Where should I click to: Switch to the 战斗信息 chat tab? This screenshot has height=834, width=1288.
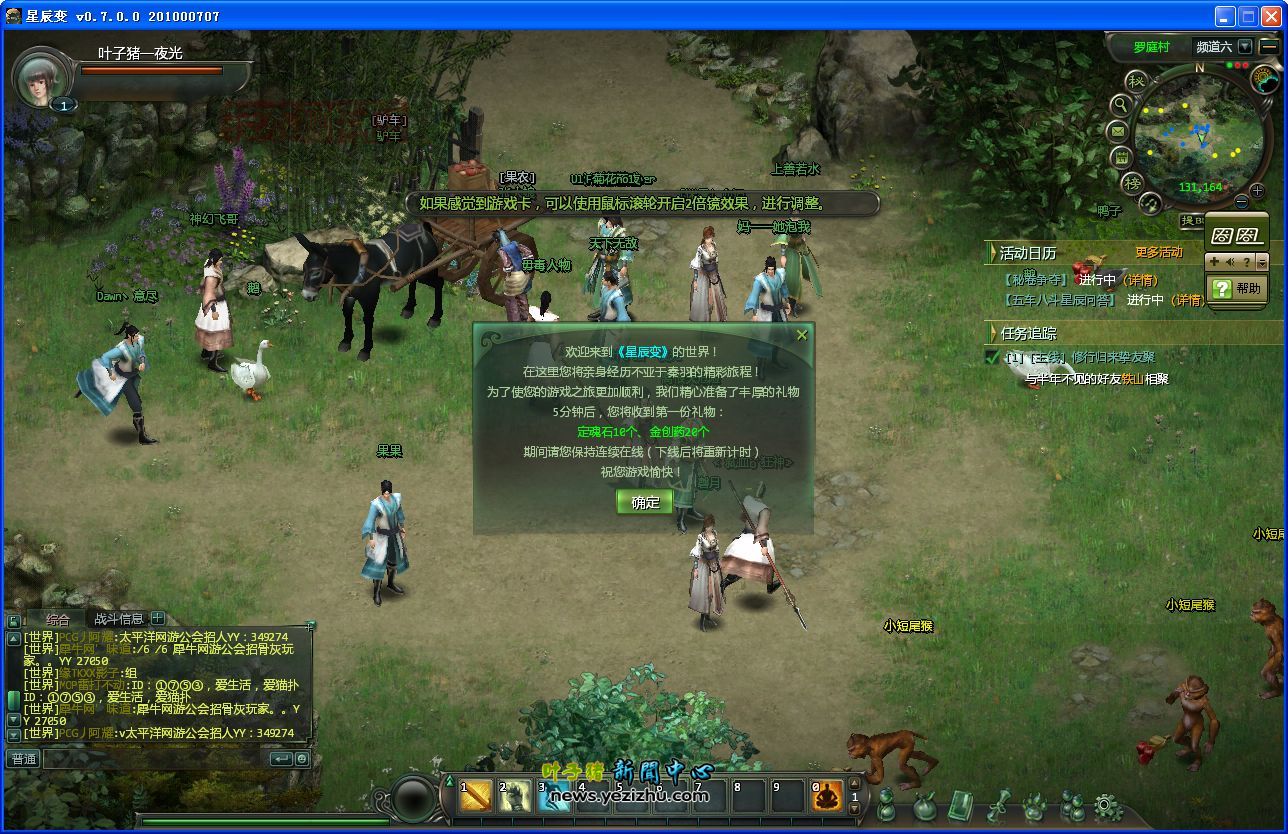[x=118, y=619]
